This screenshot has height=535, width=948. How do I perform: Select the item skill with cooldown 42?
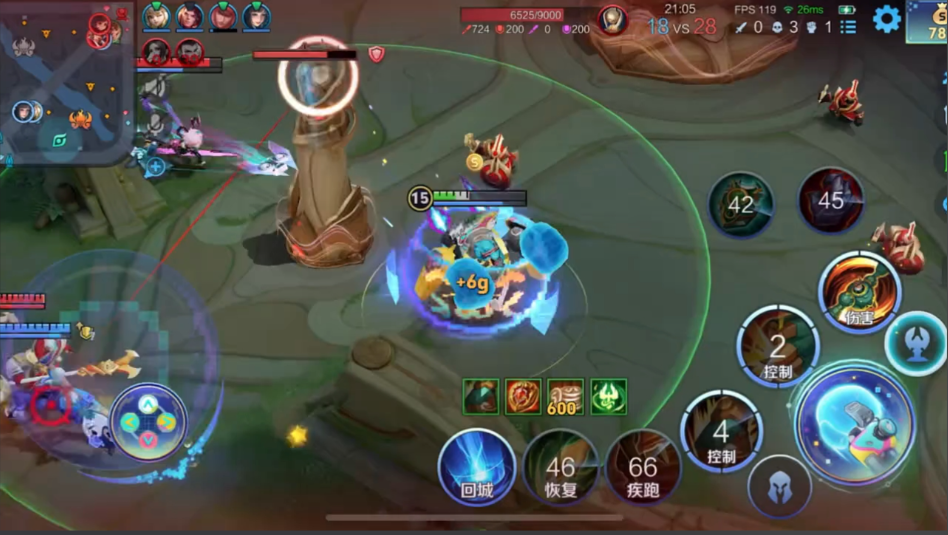[x=741, y=205]
